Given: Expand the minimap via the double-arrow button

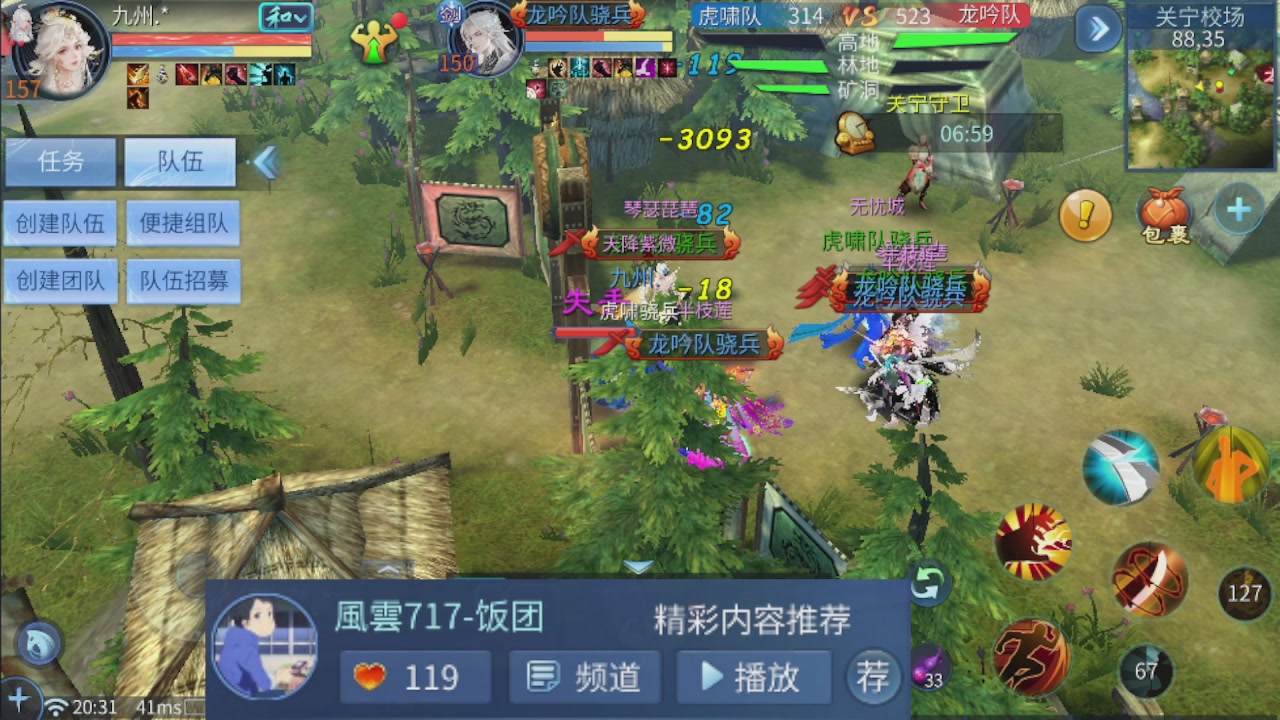Looking at the screenshot, I should point(1097,29).
